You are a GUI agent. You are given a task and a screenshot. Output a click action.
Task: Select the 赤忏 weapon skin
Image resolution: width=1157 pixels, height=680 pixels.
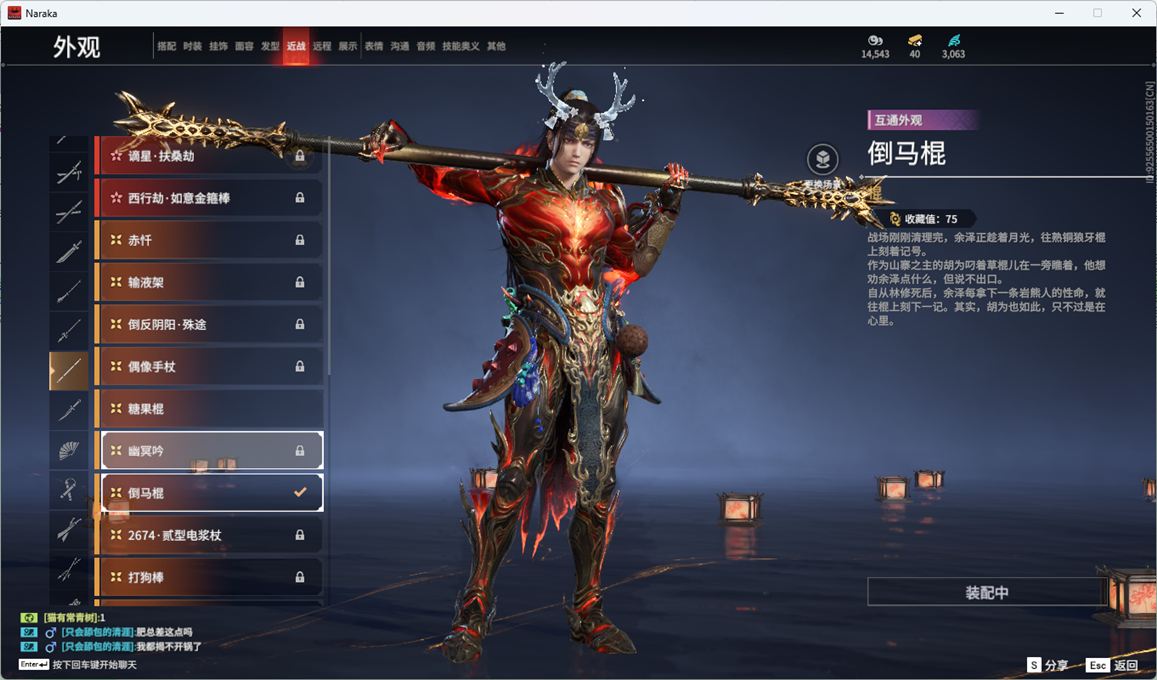point(209,240)
